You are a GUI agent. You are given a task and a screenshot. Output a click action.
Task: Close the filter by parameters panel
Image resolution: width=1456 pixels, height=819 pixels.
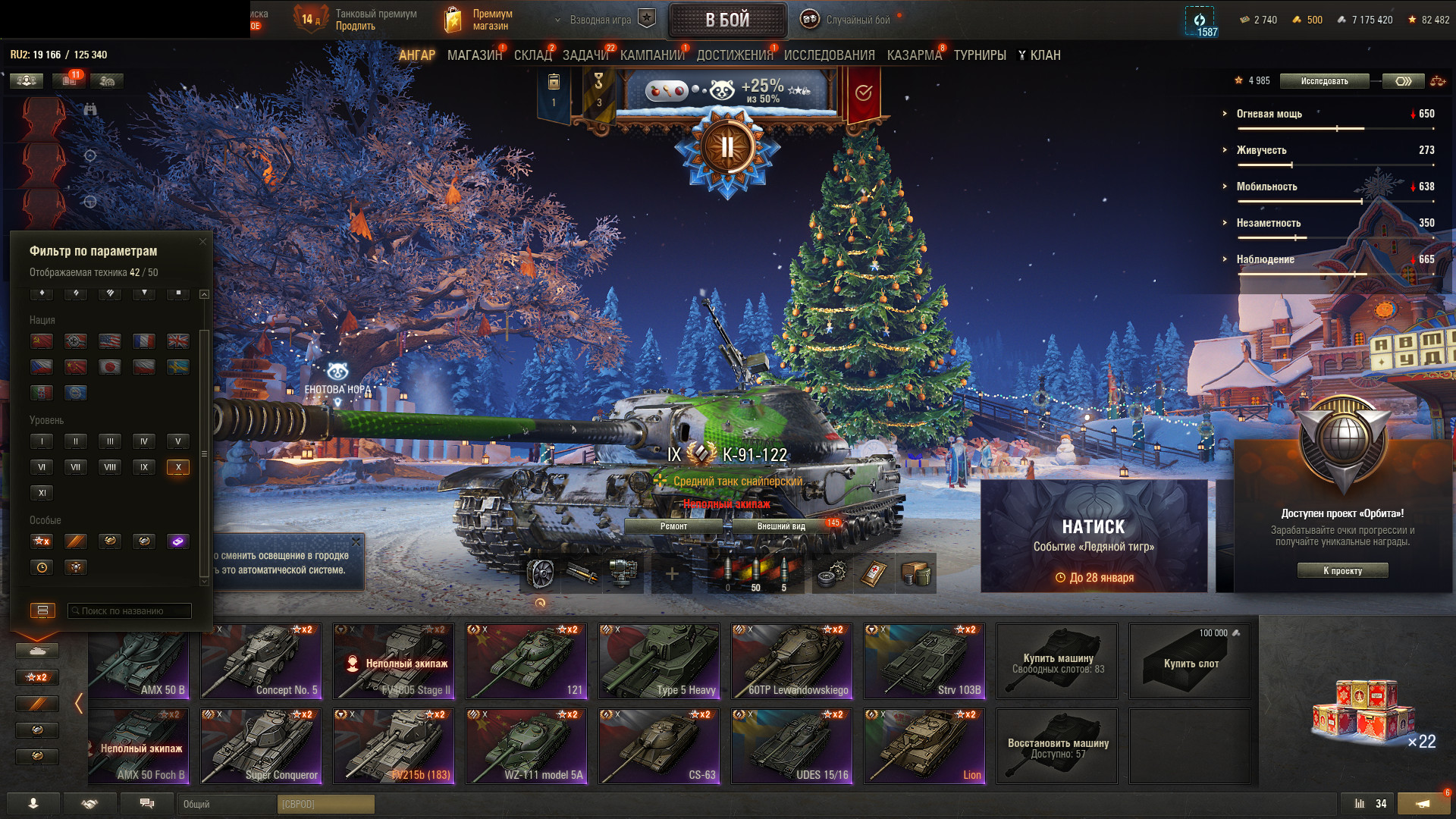[x=202, y=242]
